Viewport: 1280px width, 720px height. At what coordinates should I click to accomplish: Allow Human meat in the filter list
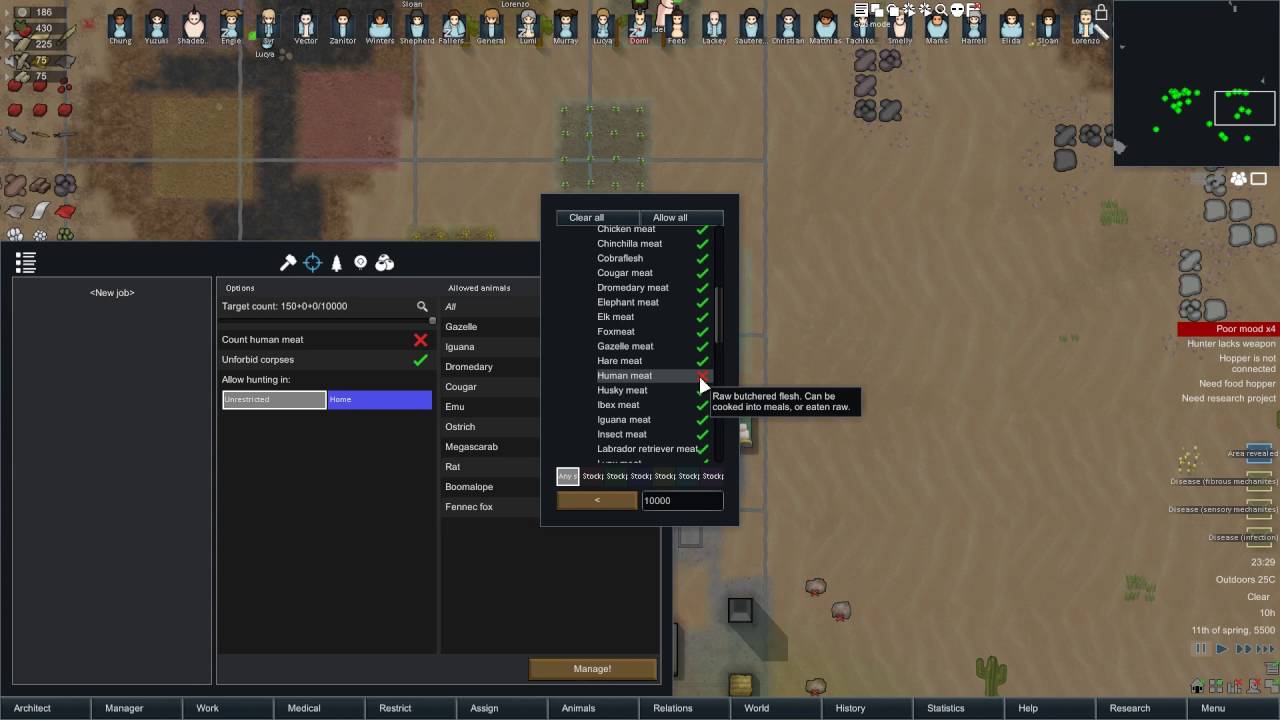702,375
